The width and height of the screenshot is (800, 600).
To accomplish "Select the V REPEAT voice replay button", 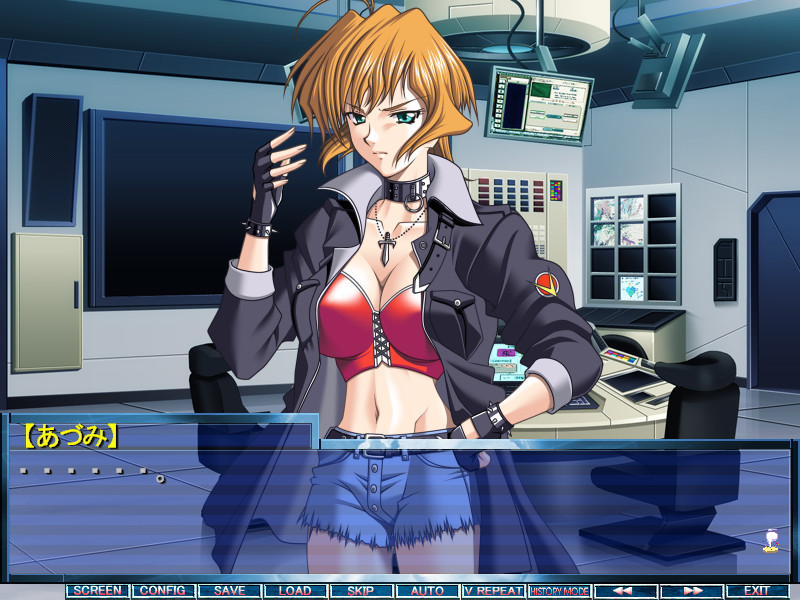I will click(493, 591).
